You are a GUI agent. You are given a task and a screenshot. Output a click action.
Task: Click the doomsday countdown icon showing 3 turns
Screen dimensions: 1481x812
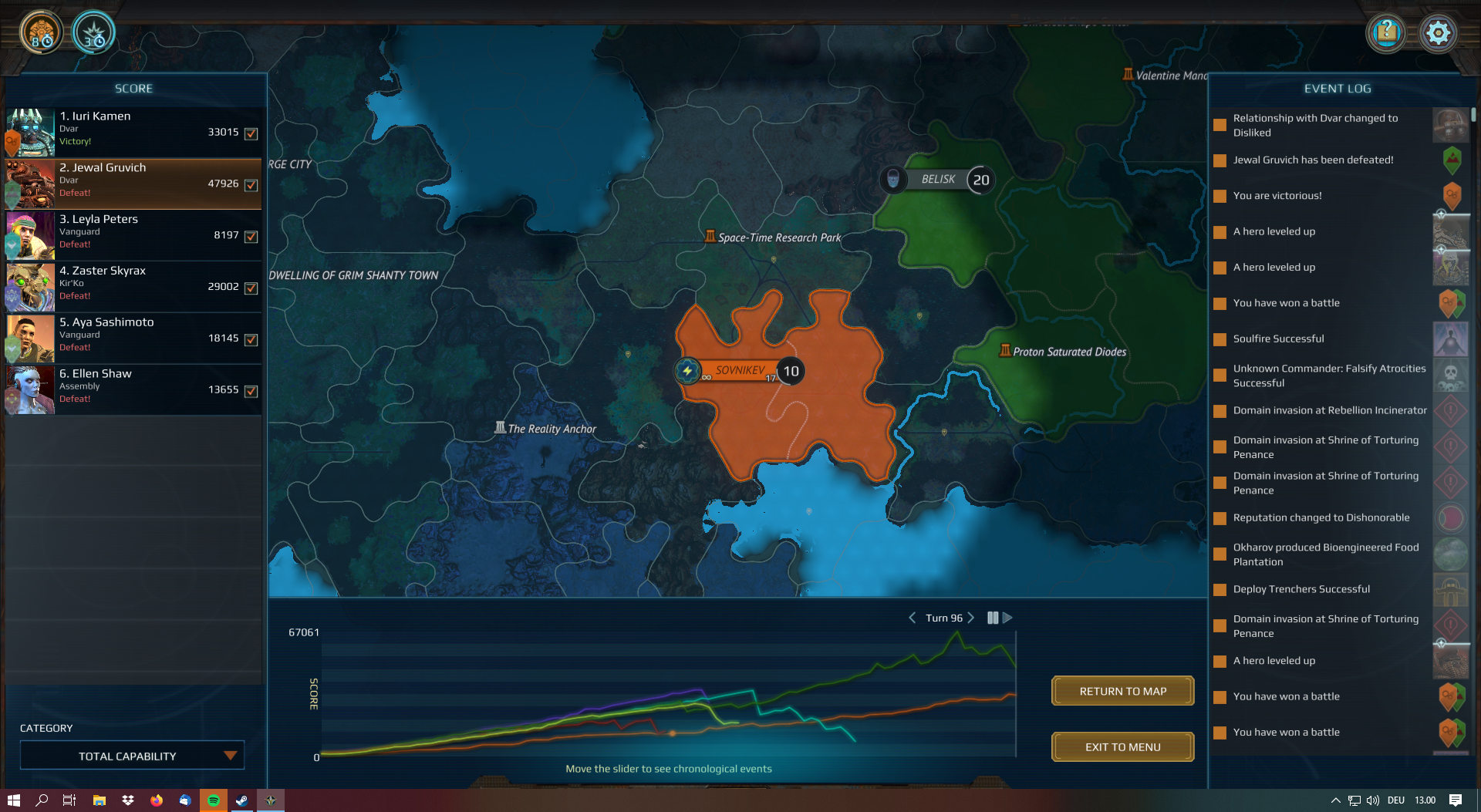(x=93, y=32)
